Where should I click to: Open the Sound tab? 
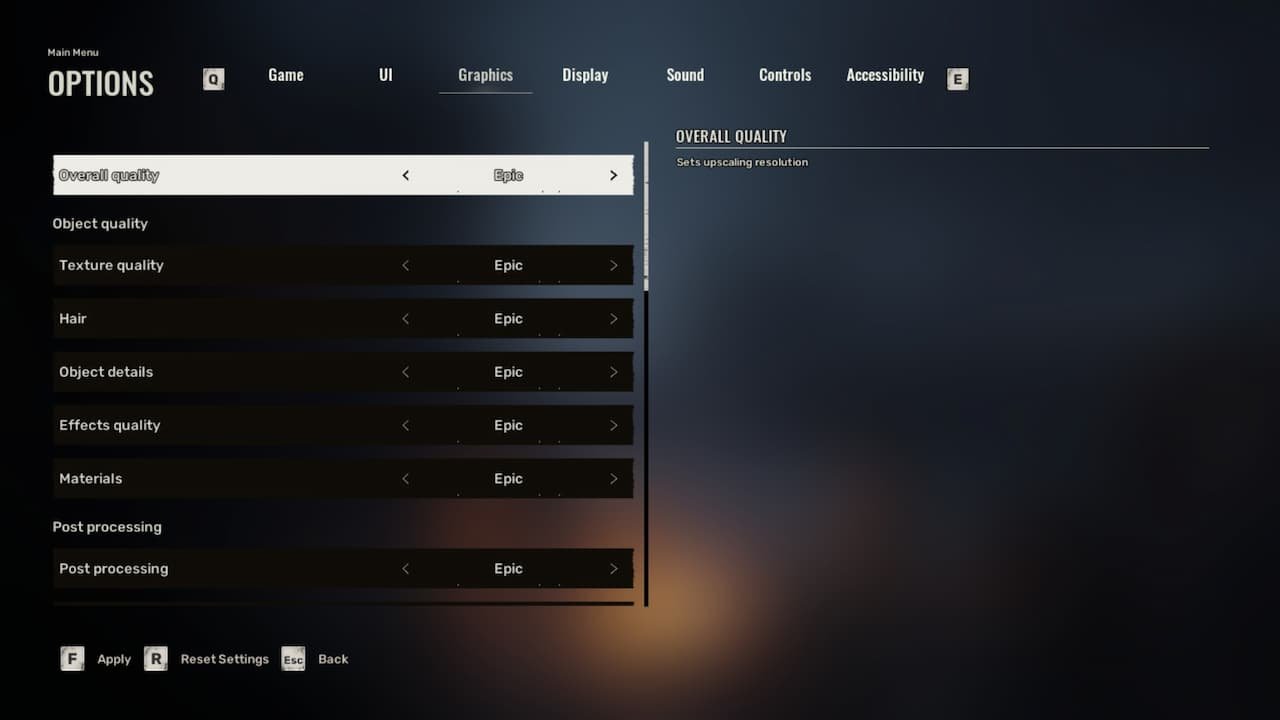click(x=685, y=74)
